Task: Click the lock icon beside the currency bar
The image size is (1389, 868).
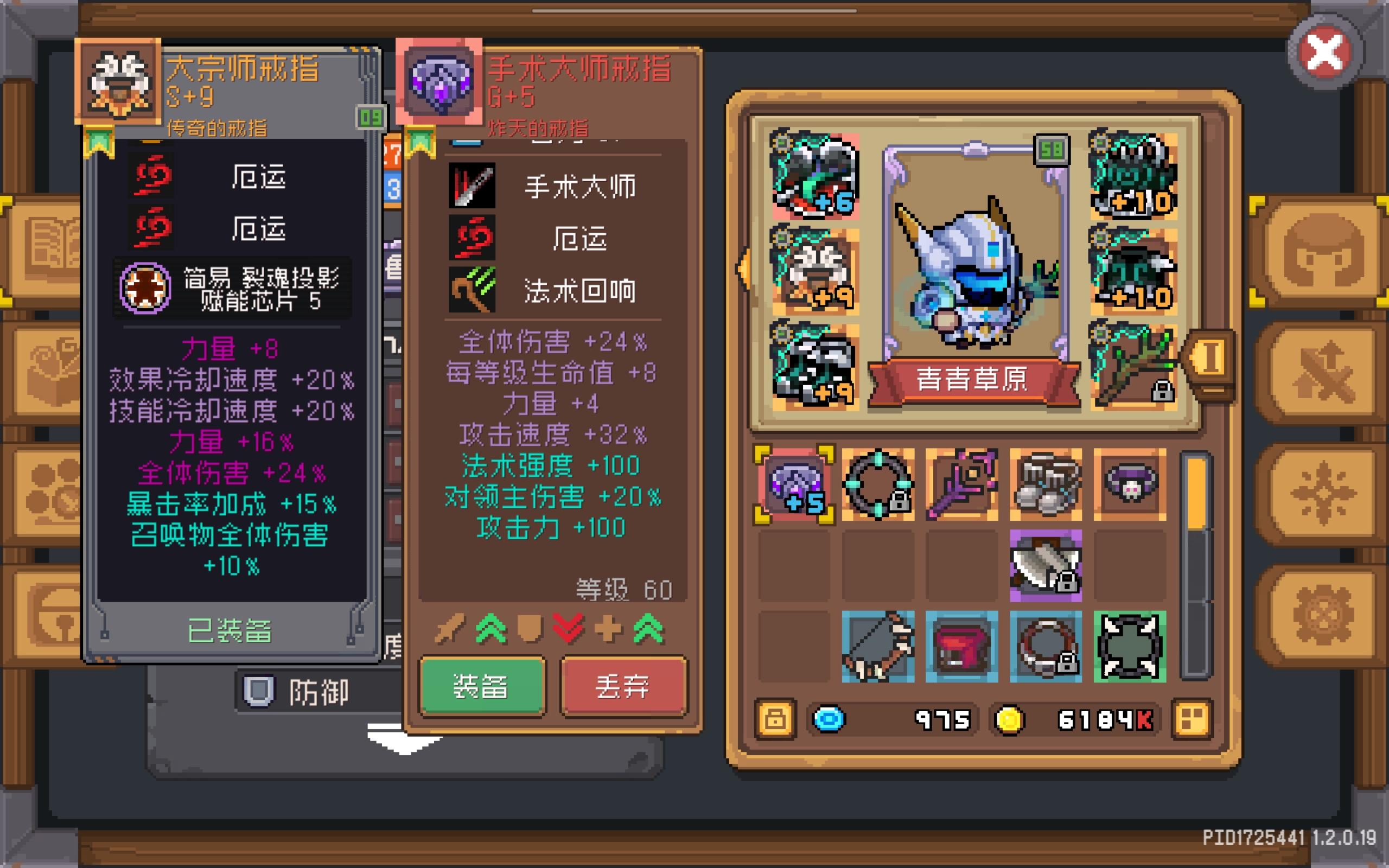Action: coord(776,719)
